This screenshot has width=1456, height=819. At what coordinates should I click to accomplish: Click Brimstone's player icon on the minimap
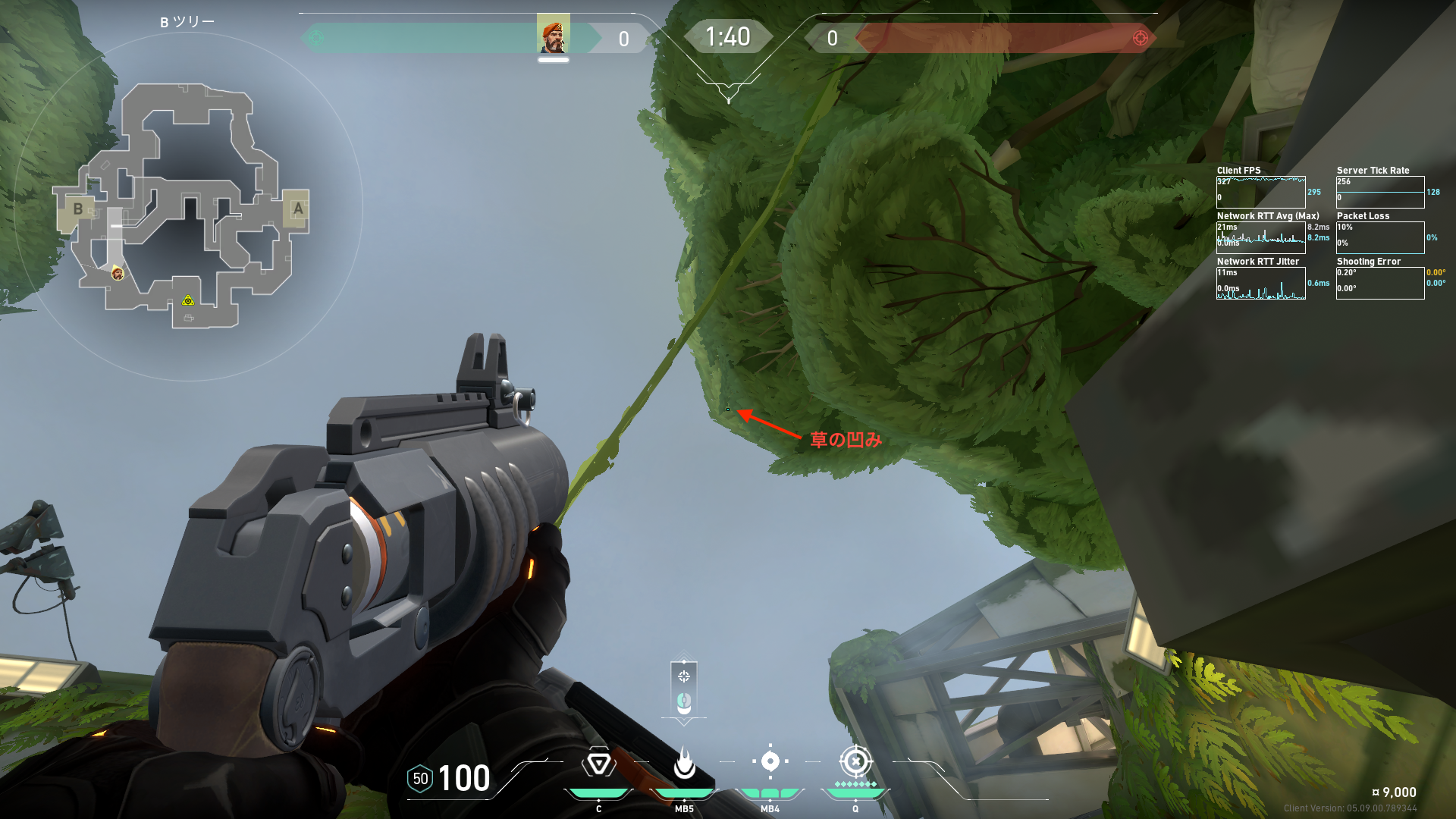coord(118,273)
